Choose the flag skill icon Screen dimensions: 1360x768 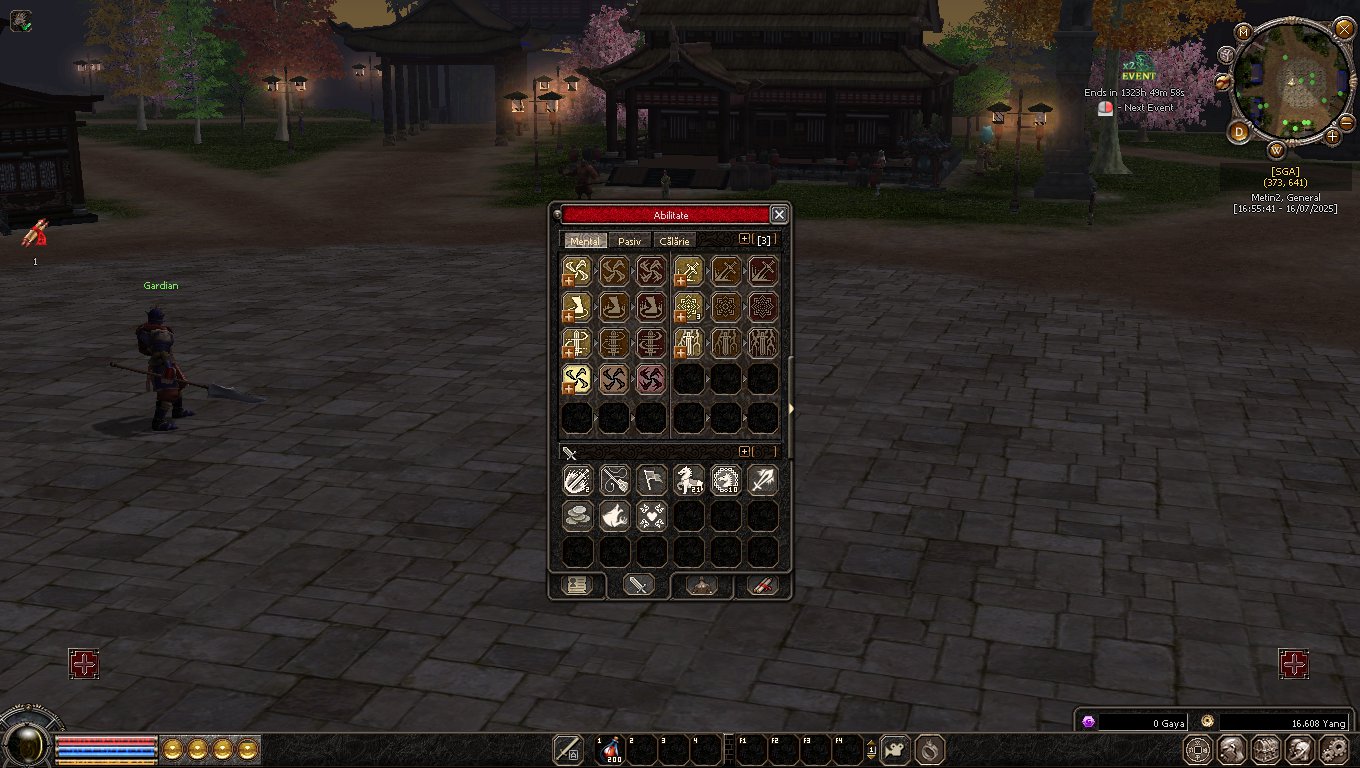[x=651, y=480]
